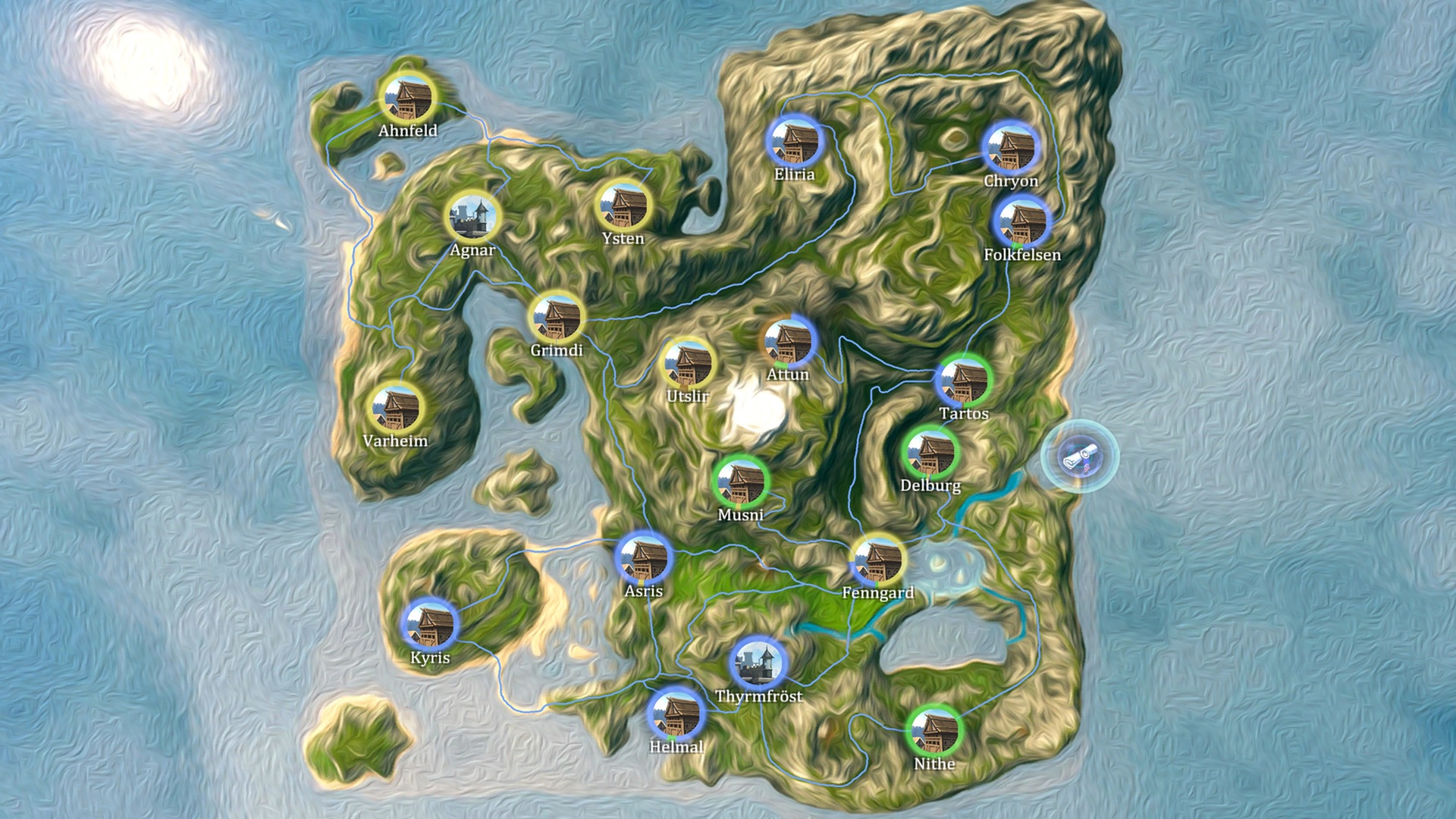The image size is (1456, 819).
Task: Select the Asris town marker
Action: point(644,558)
